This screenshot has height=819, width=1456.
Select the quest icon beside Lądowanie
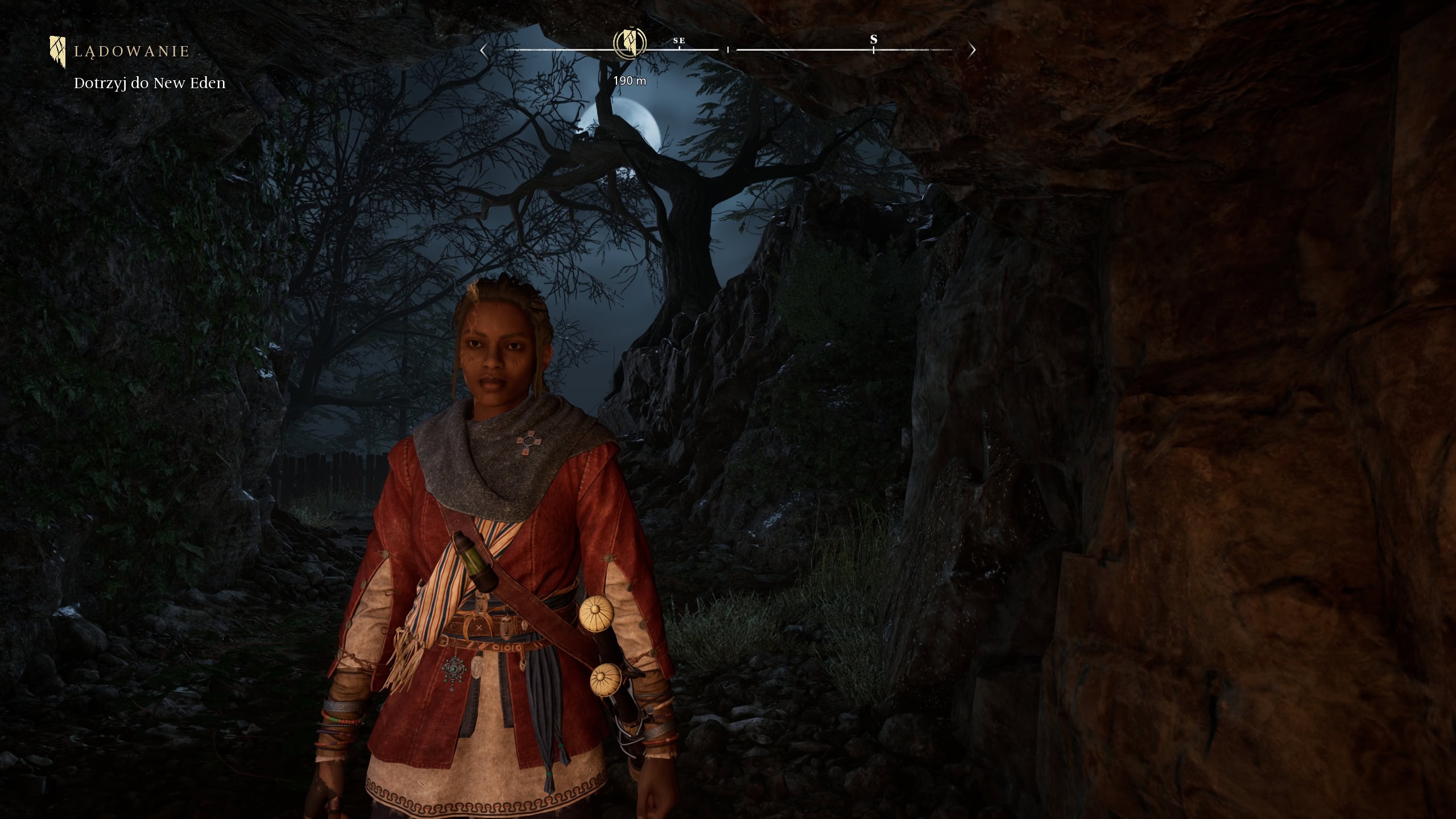57,51
